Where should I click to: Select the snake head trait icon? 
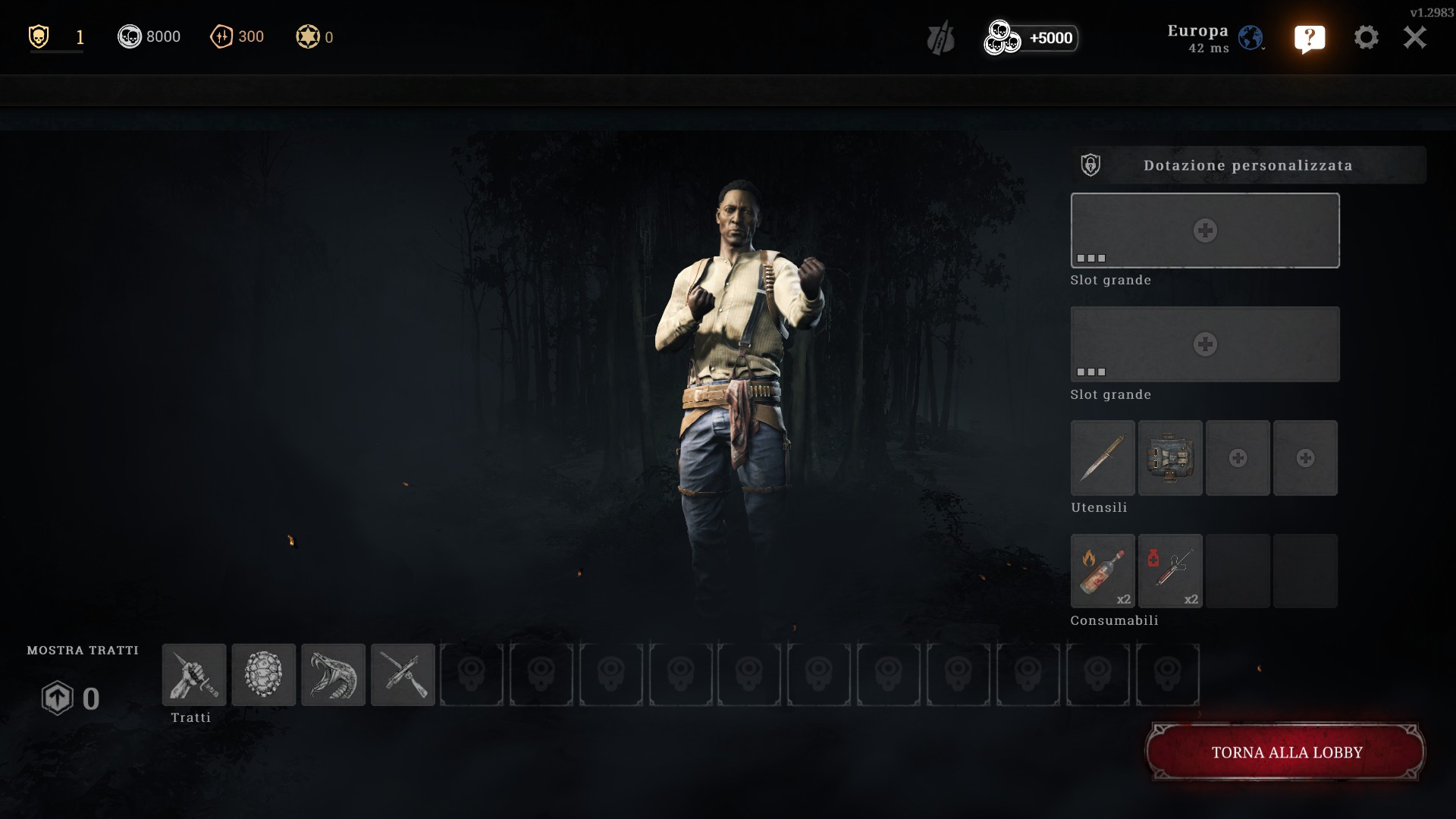tap(334, 675)
